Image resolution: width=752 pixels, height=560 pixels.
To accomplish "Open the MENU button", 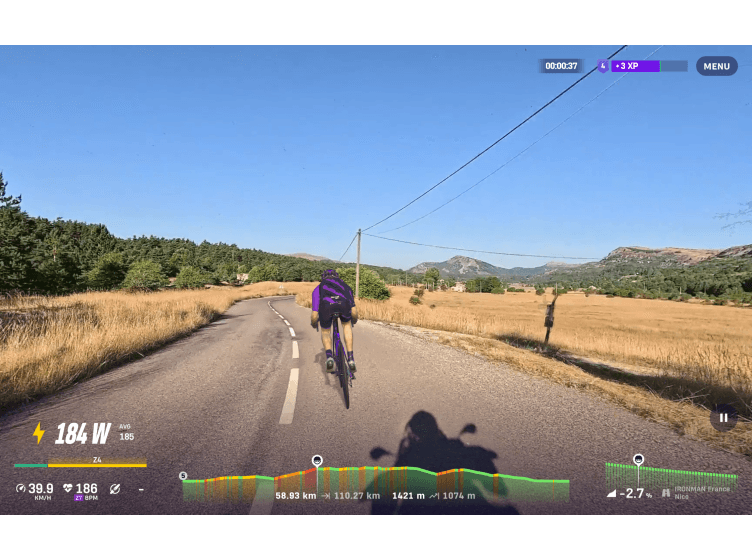I will 716,66.
